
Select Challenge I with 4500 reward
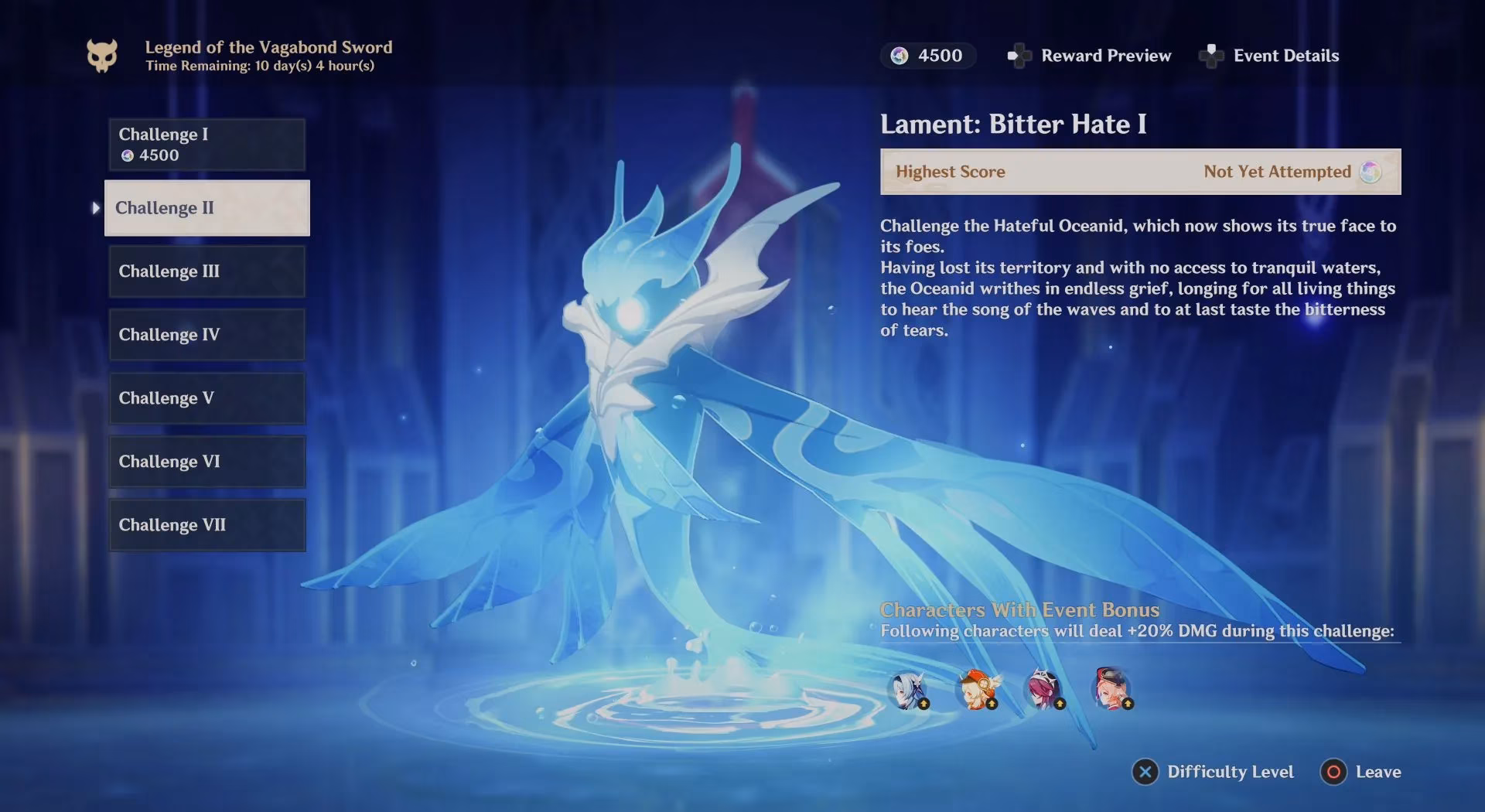[x=207, y=145]
